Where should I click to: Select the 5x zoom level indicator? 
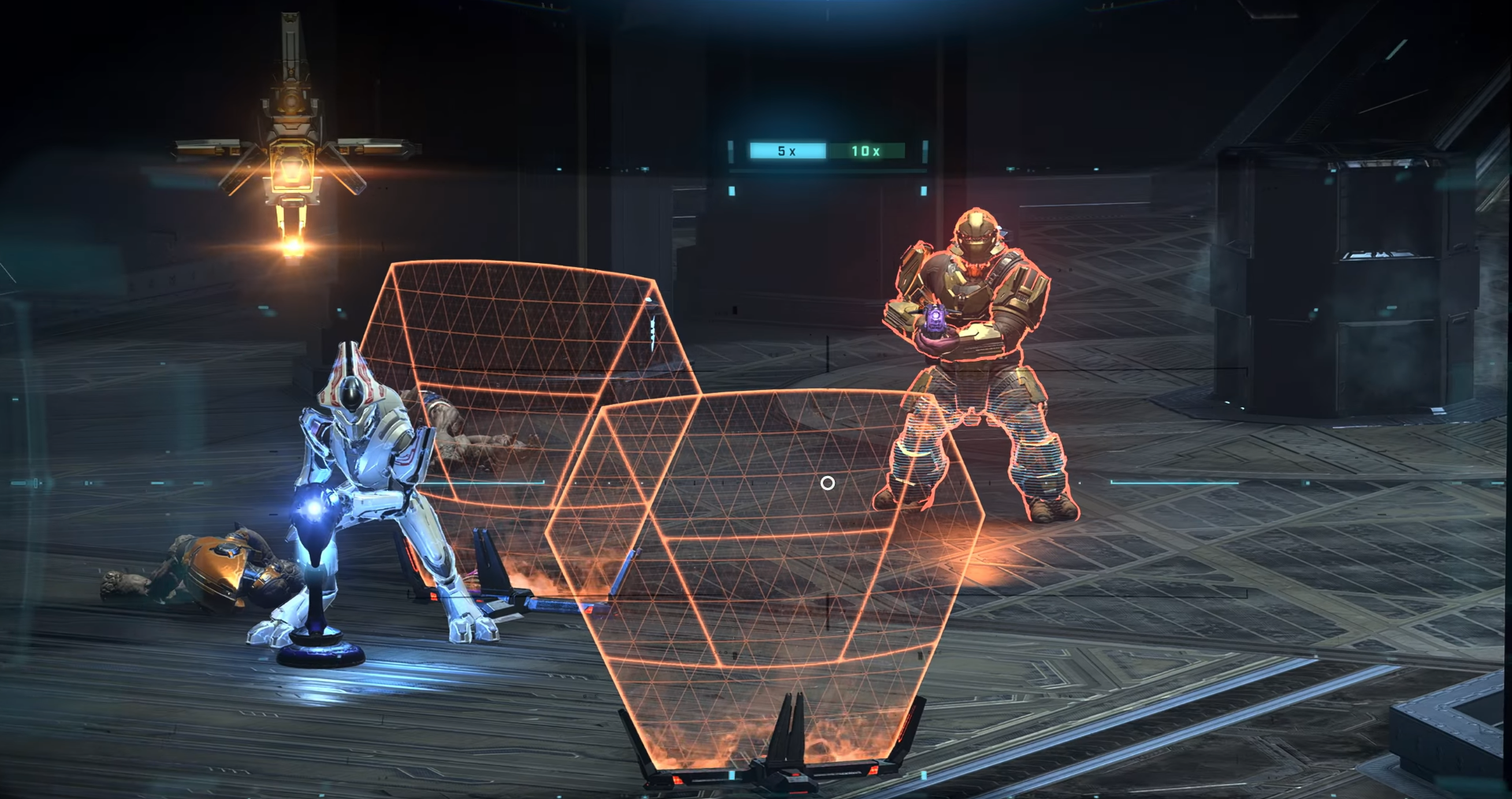(787, 151)
